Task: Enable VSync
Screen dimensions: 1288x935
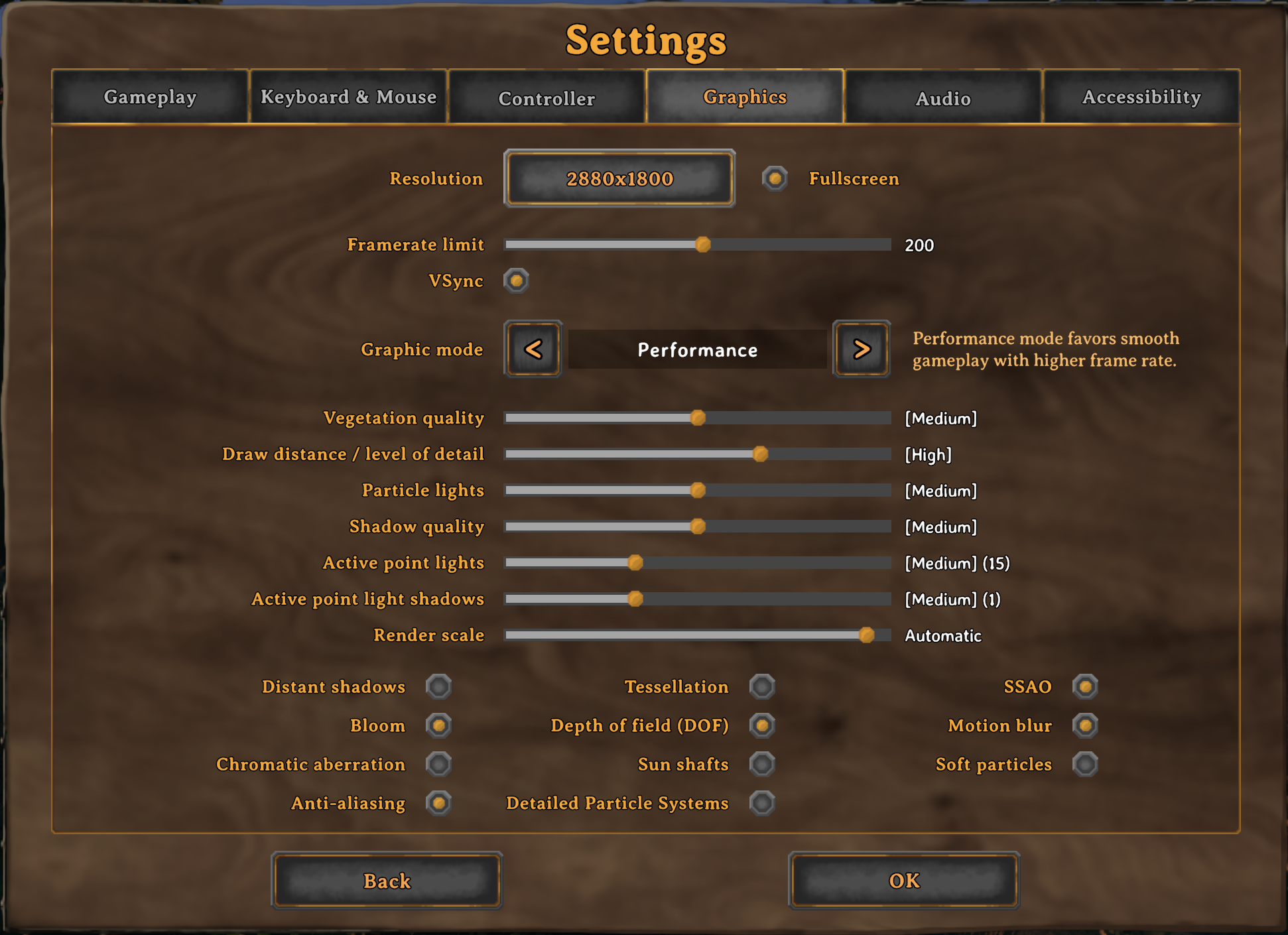Action: (x=516, y=280)
